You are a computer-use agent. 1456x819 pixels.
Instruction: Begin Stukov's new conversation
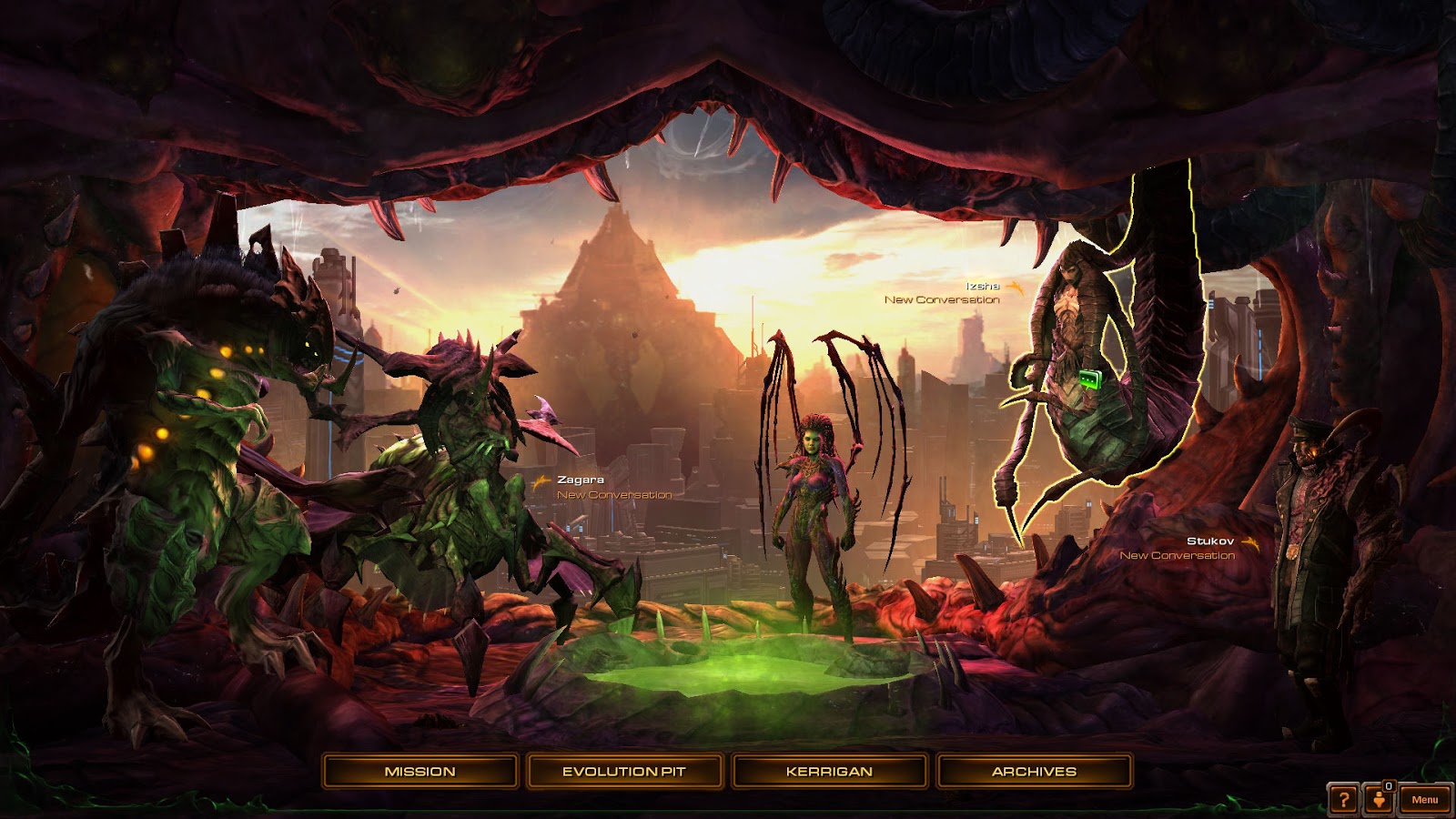point(1177,555)
